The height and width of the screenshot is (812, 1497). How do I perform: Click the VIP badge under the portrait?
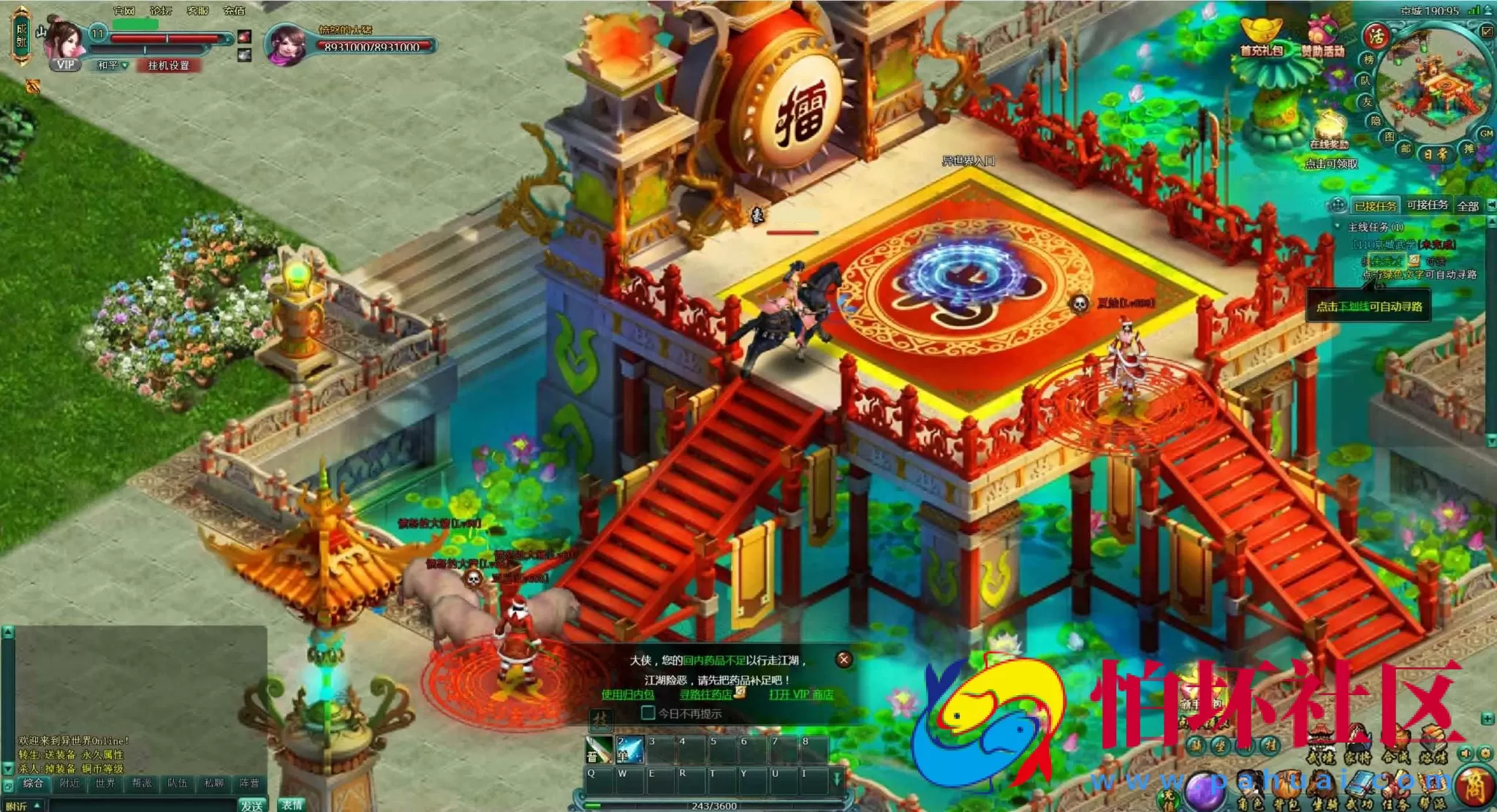66,64
